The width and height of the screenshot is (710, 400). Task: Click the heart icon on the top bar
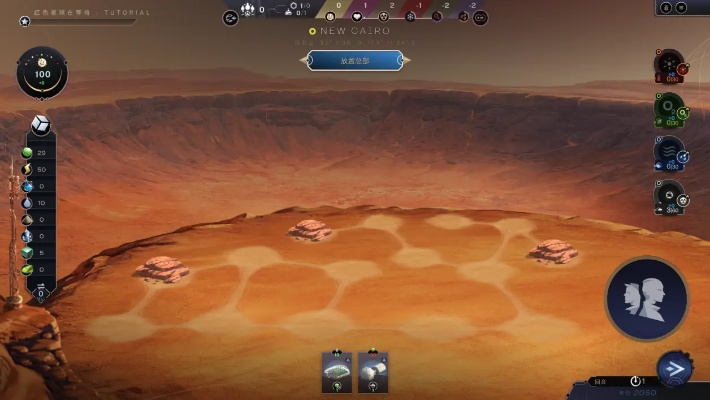coord(355,17)
